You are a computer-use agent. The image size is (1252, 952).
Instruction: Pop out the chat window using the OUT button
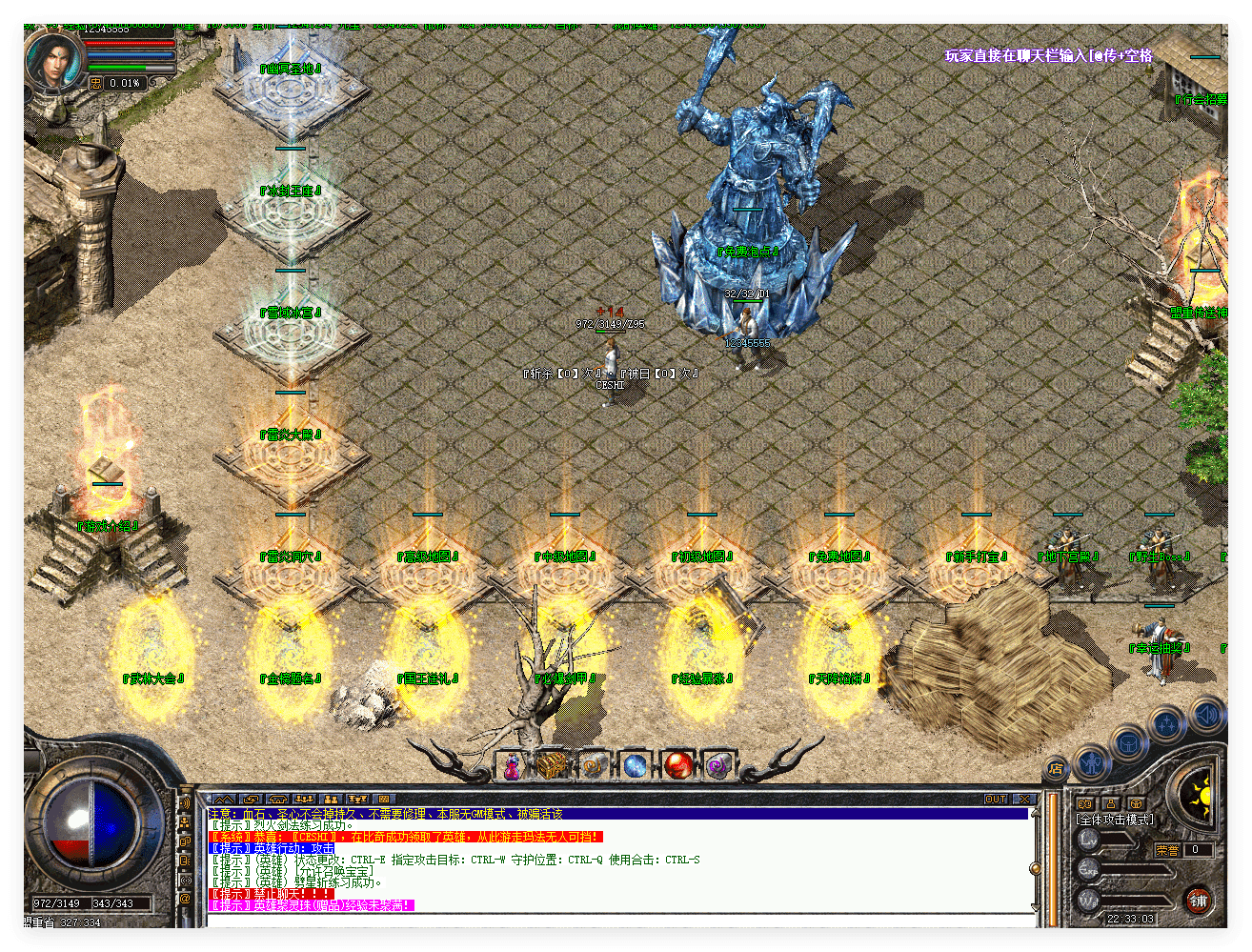pos(997,798)
